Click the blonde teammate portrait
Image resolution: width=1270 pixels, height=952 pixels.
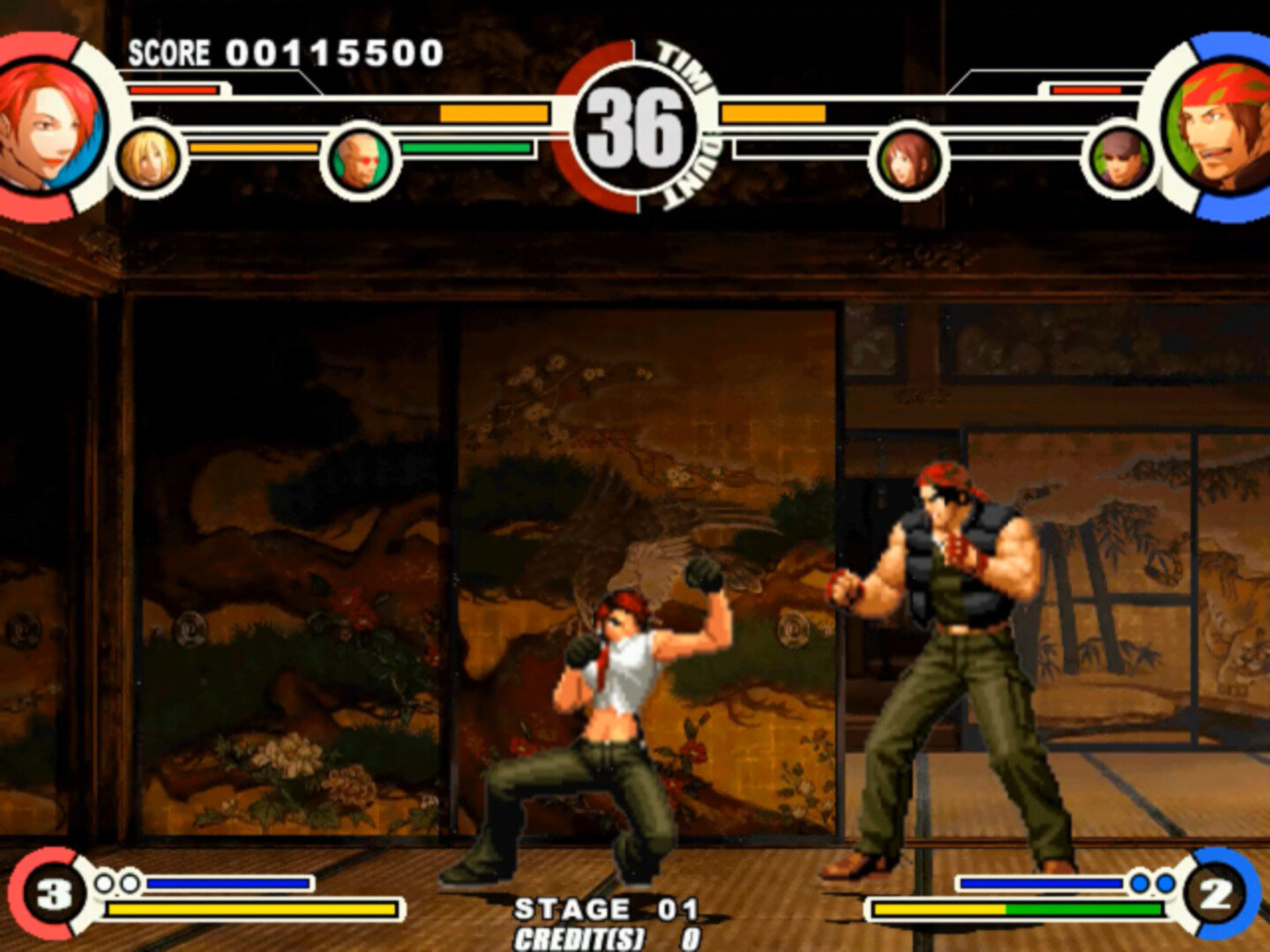coord(148,159)
